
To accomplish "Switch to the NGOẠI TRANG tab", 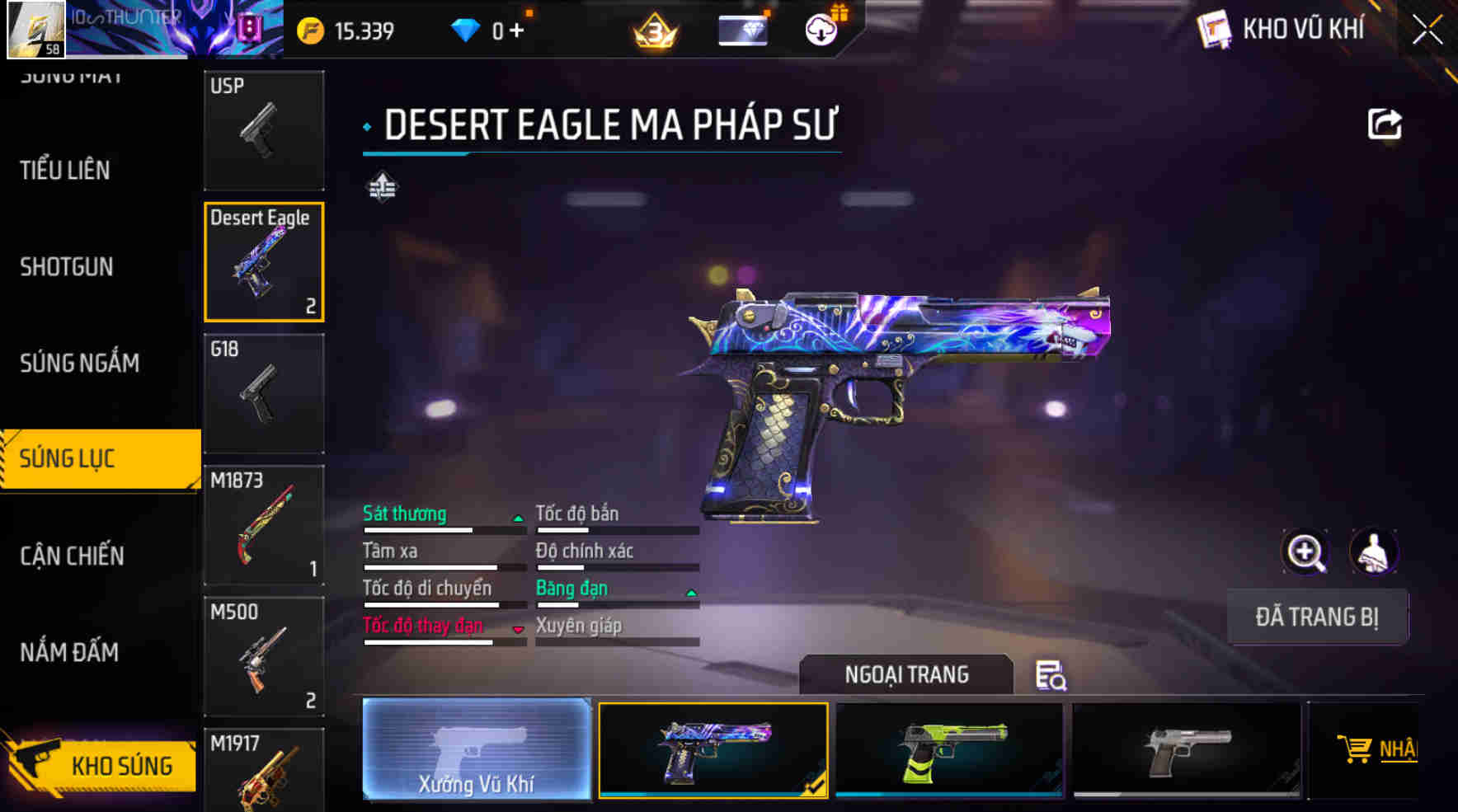I will (x=905, y=674).
